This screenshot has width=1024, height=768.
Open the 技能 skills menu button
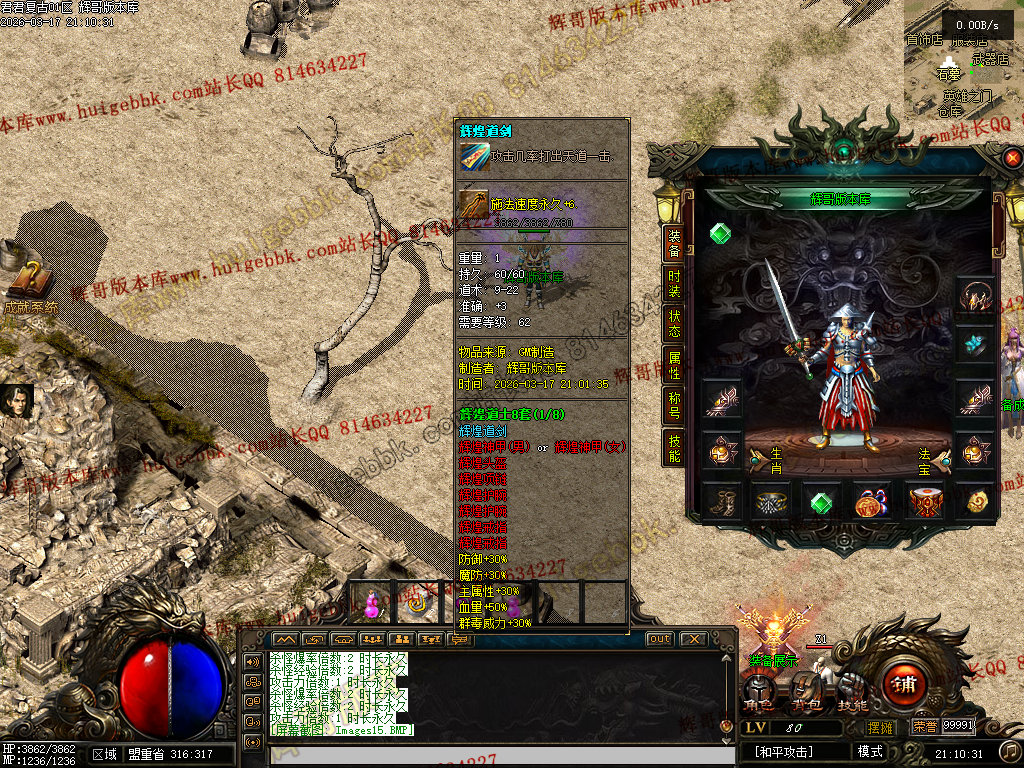pos(852,690)
